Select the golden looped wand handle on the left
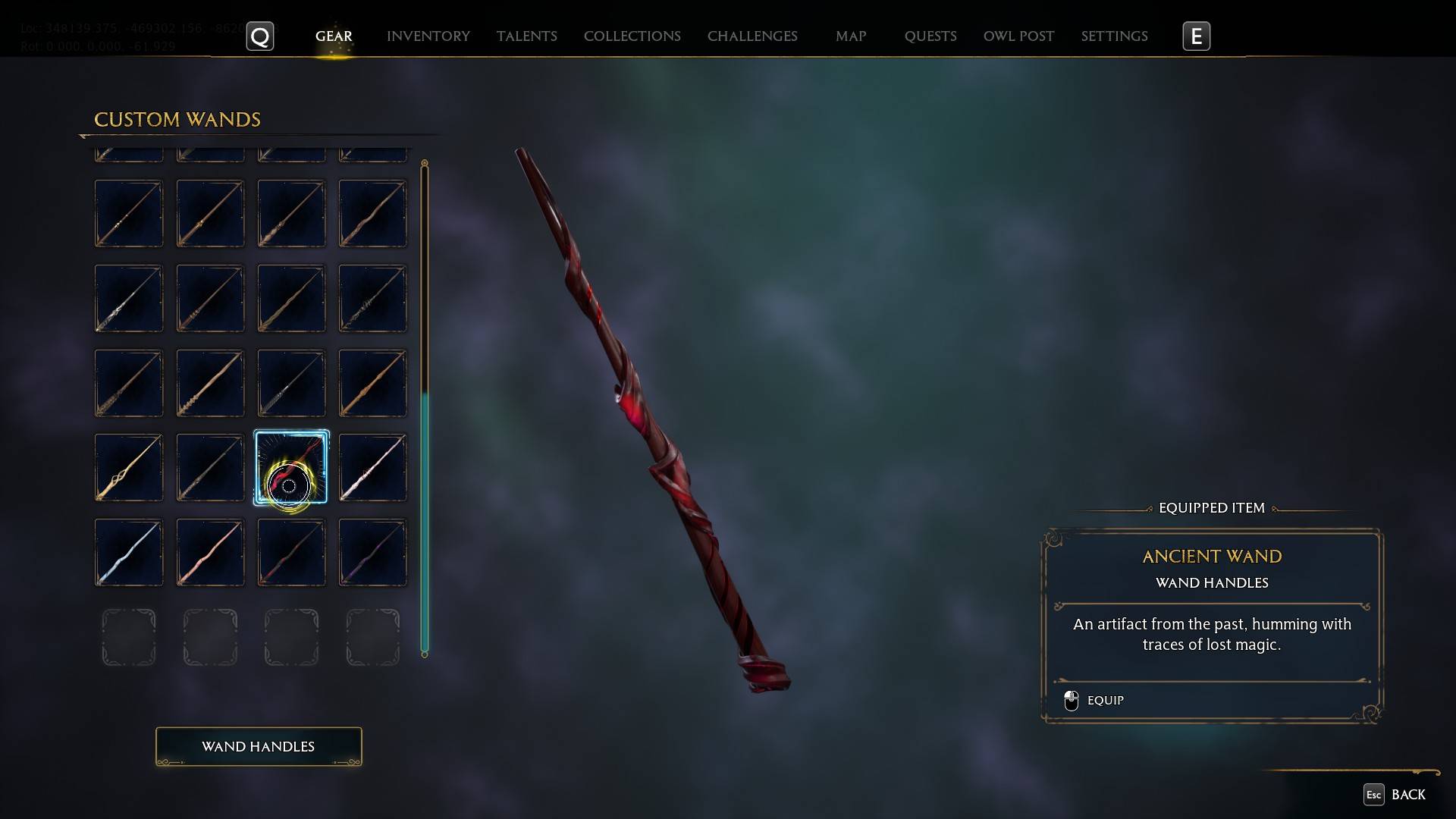 (x=128, y=467)
